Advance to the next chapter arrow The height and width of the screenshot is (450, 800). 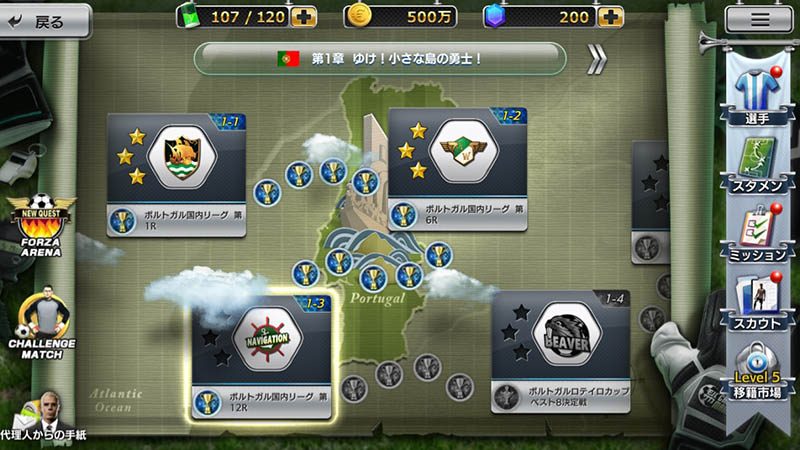(598, 59)
